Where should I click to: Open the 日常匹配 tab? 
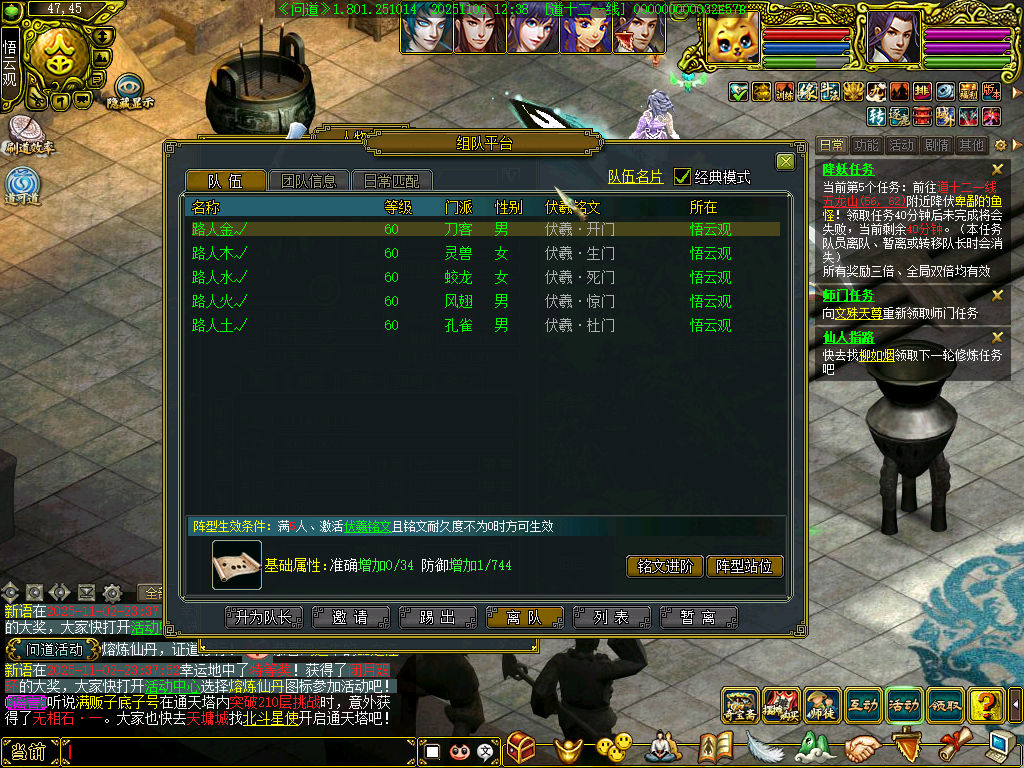392,181
